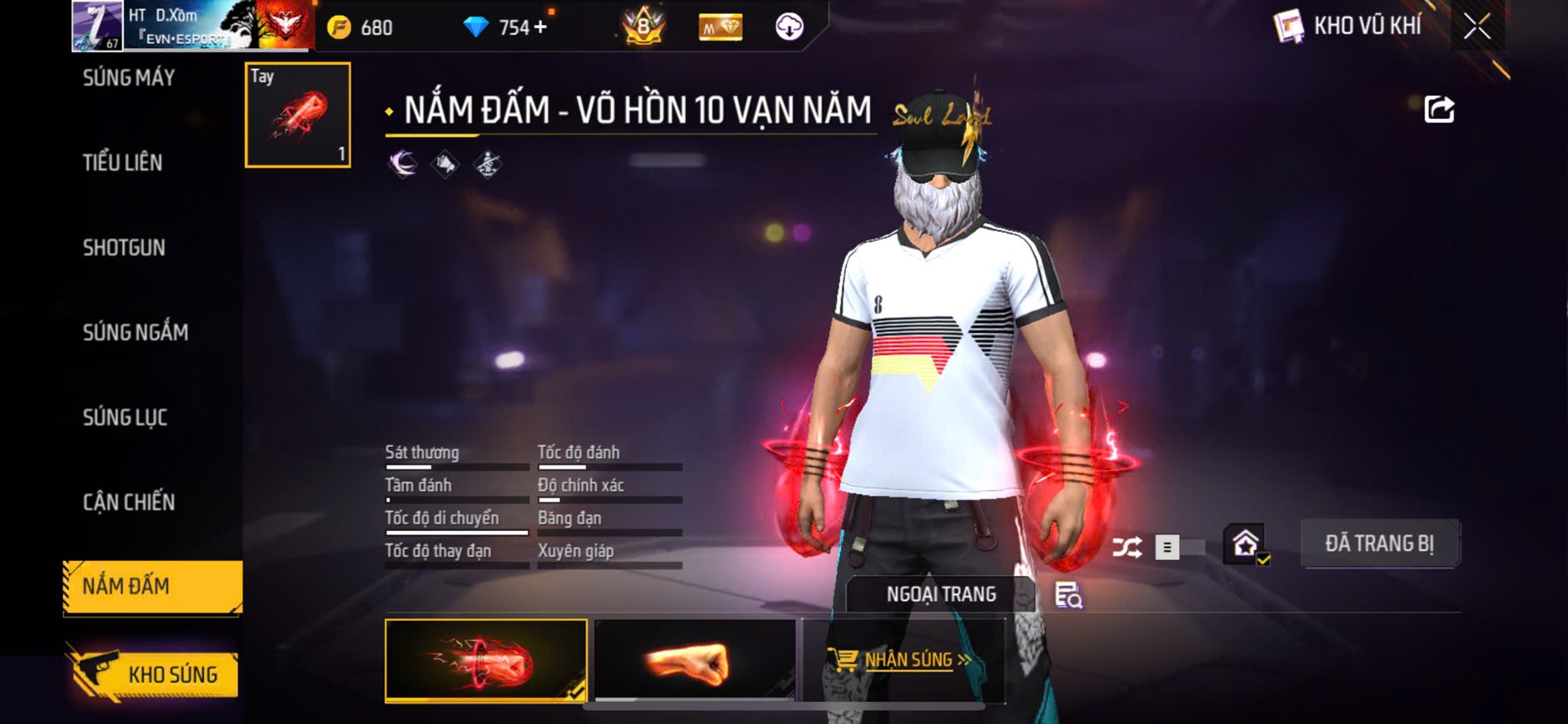Open the download center cloud icon

coord(789,27)
